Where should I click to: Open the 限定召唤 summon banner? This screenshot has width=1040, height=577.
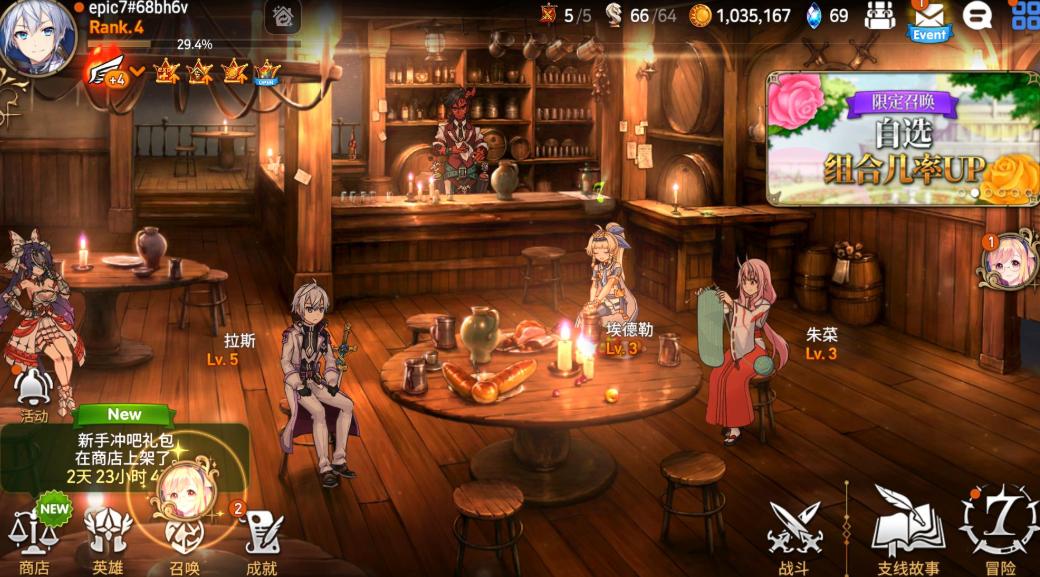click(902, 138)
